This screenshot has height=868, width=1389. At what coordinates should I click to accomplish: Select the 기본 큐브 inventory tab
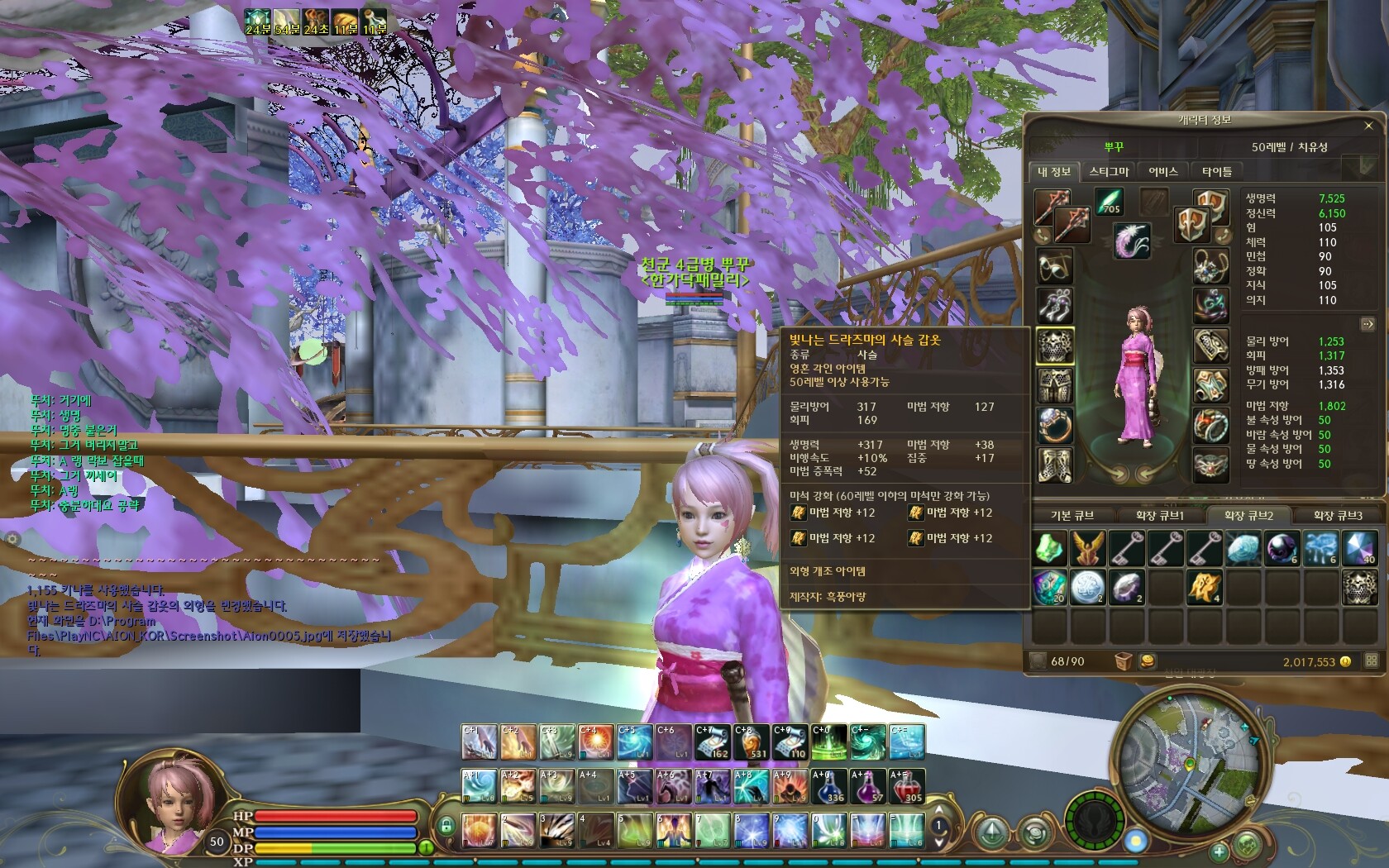tap(1072, 515)
